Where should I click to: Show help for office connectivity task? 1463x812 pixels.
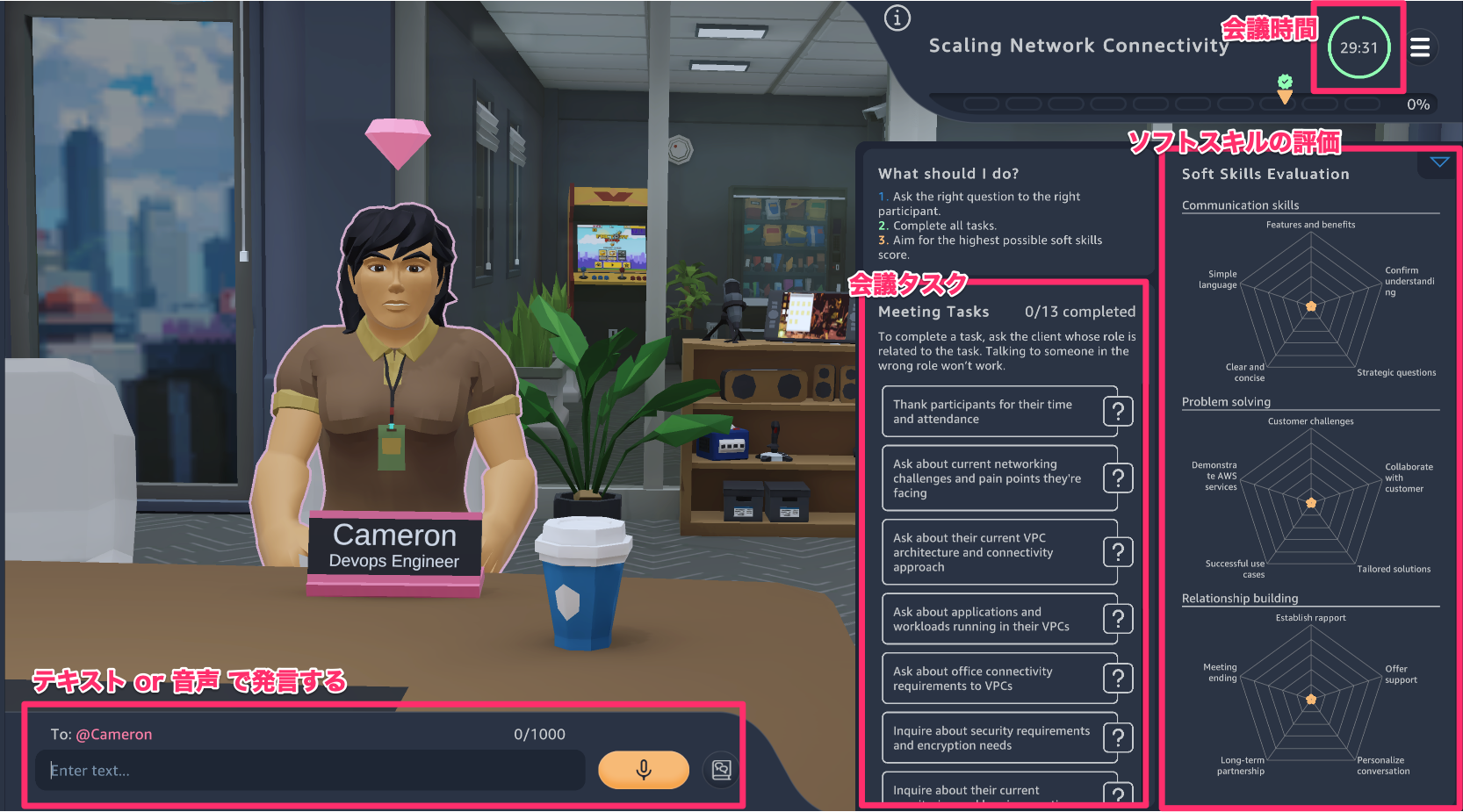pos(1118,679)
